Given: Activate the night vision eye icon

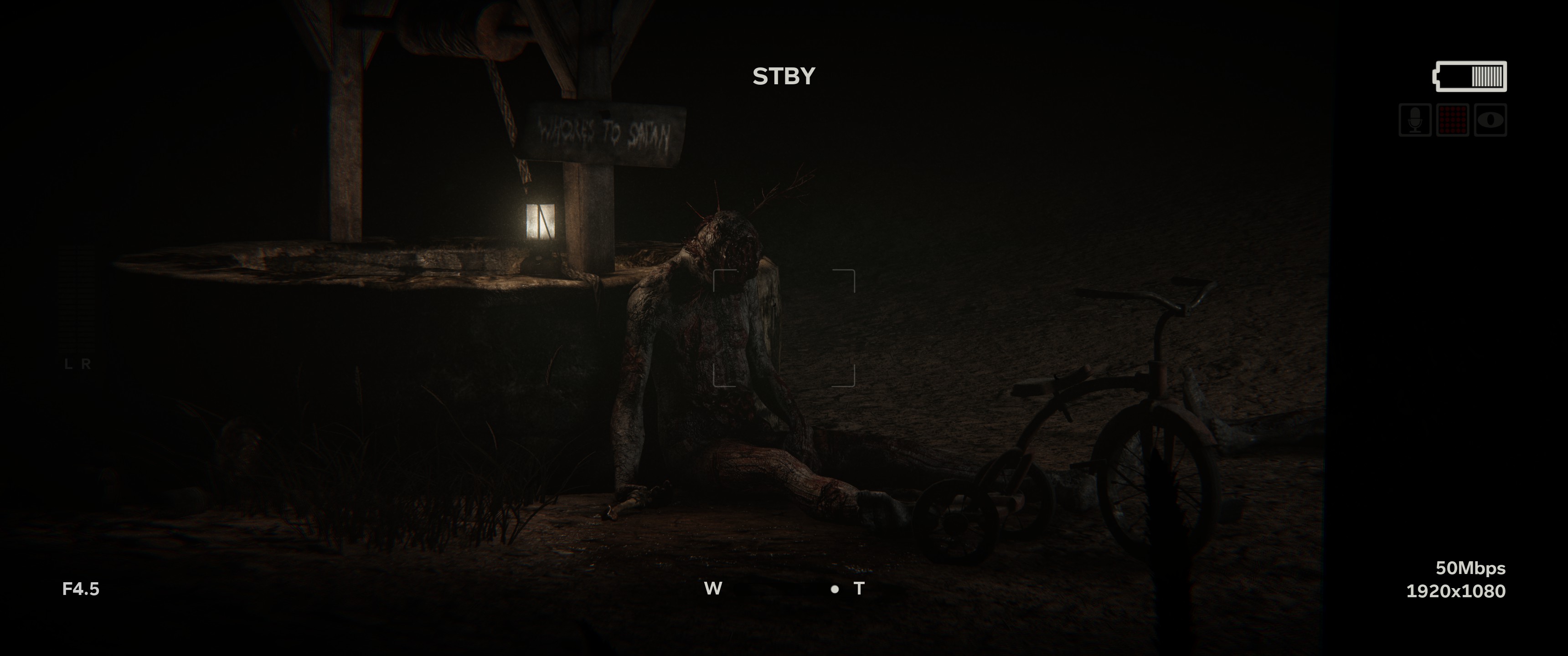Looking at the screenshot, I should click(x=1490, y=120).
